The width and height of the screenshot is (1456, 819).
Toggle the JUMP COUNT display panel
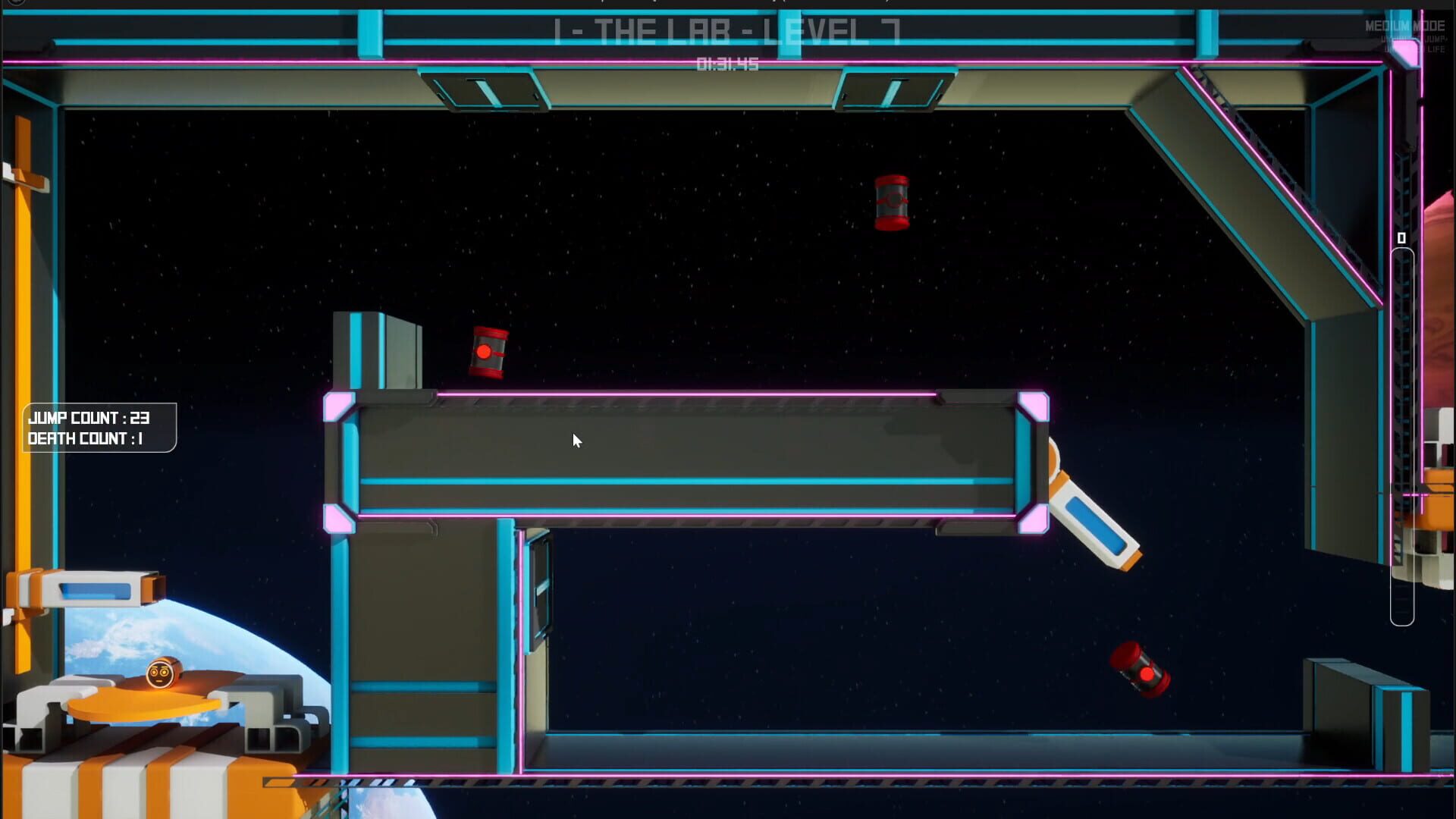tap(89, 418)
